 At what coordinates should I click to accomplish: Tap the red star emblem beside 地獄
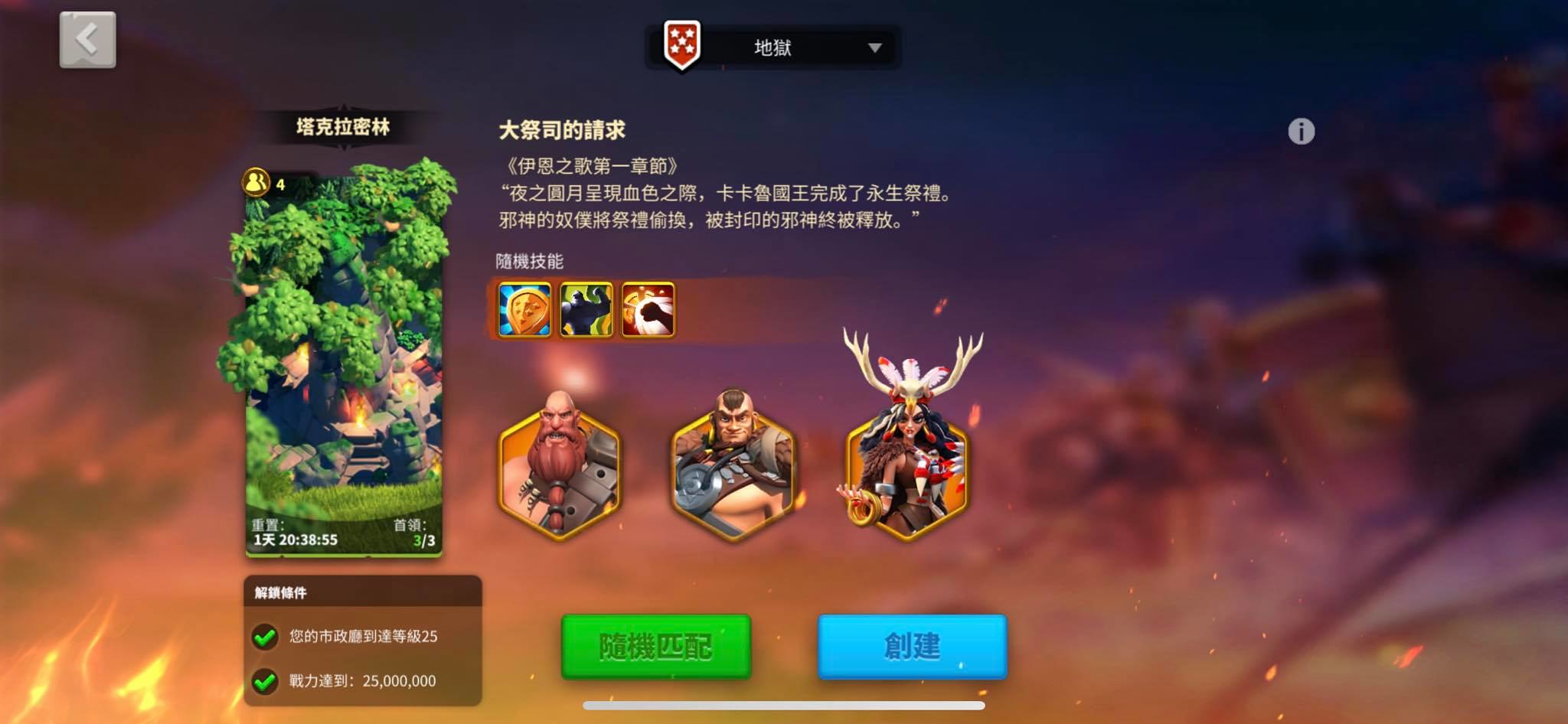pyautogui.click(x=682, y=47)
